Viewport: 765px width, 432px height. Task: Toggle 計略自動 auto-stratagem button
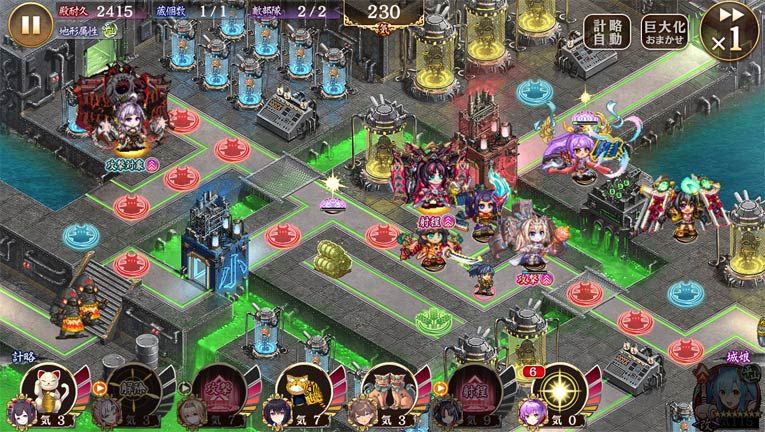coord(607,31)
